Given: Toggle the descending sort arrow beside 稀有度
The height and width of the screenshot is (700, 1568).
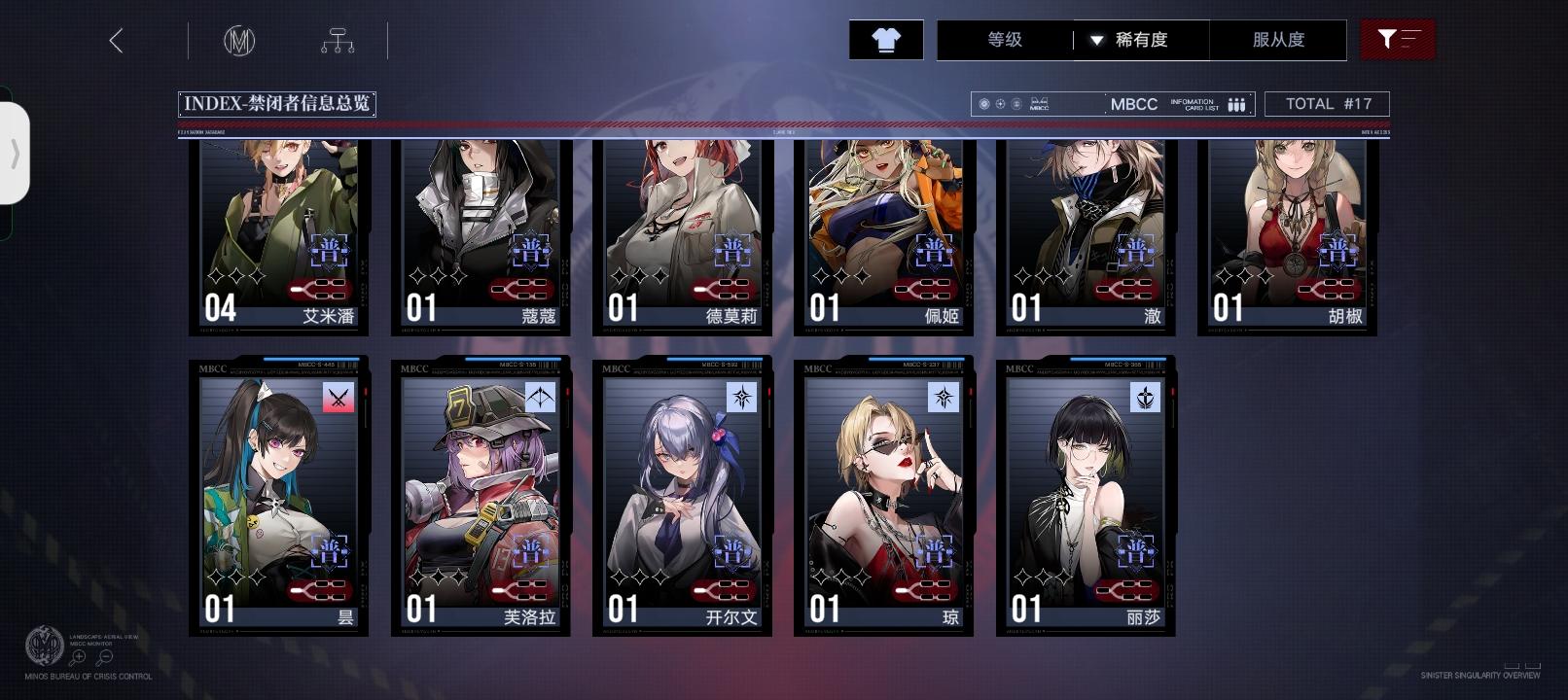Looking at the screenshot, I should coord(1097,41).
